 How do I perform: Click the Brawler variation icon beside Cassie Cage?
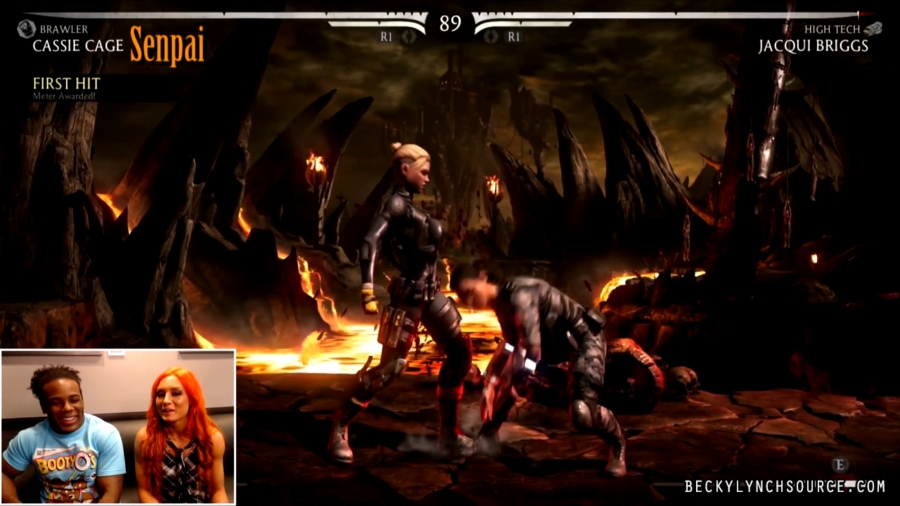click(26, 30)
